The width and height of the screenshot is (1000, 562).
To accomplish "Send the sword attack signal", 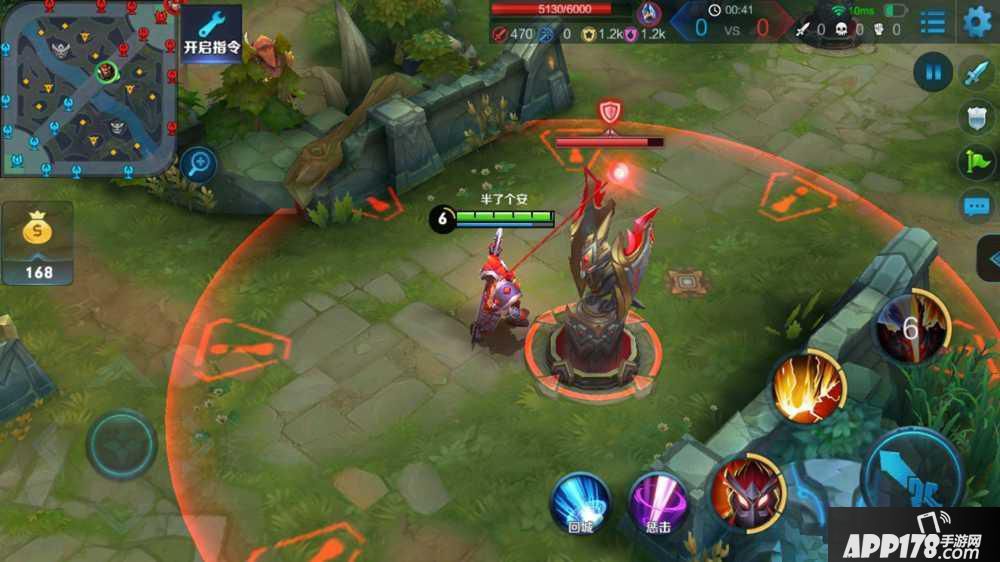I will pos(976,73).
